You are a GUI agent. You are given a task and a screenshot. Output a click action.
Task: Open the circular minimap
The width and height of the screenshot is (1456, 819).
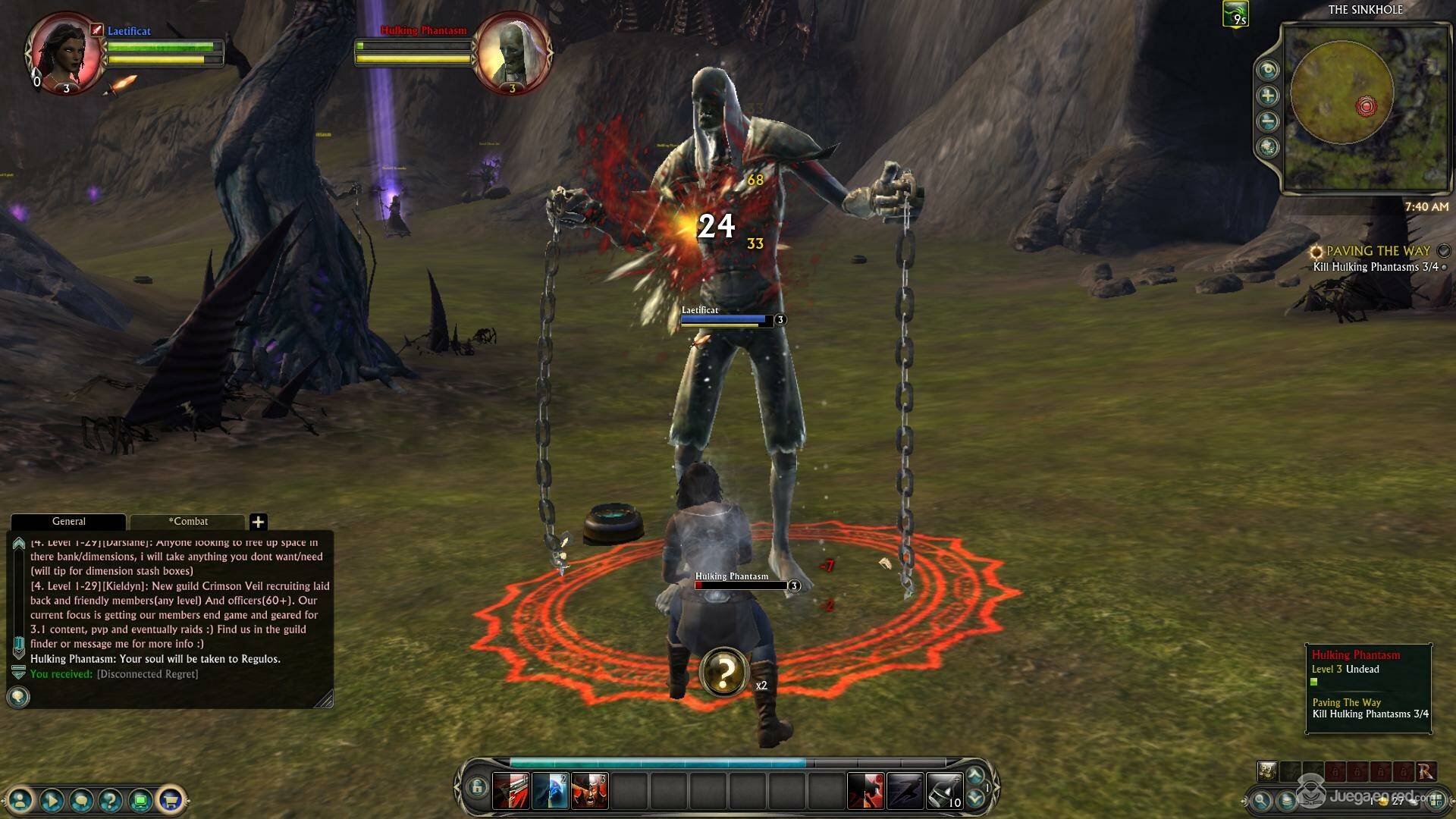1341,94
